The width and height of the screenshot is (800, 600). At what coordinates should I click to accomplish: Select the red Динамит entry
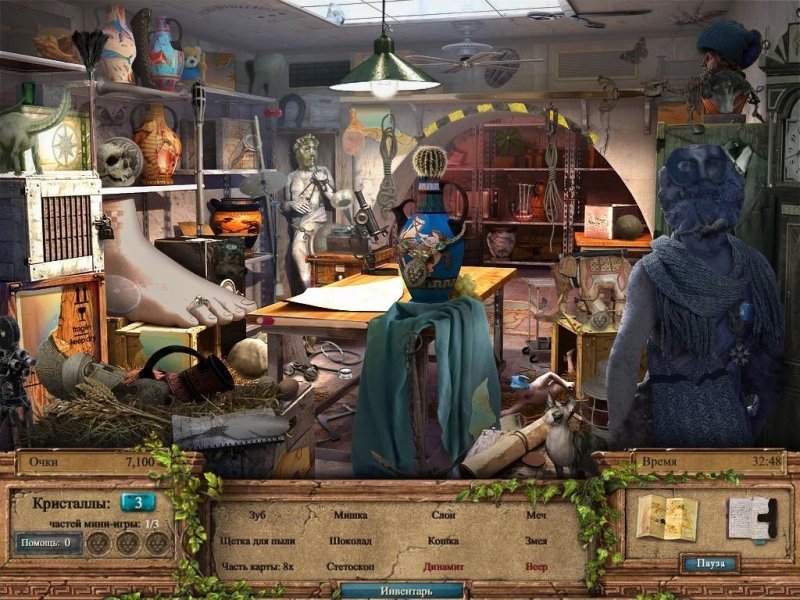(x=443, y=567)
